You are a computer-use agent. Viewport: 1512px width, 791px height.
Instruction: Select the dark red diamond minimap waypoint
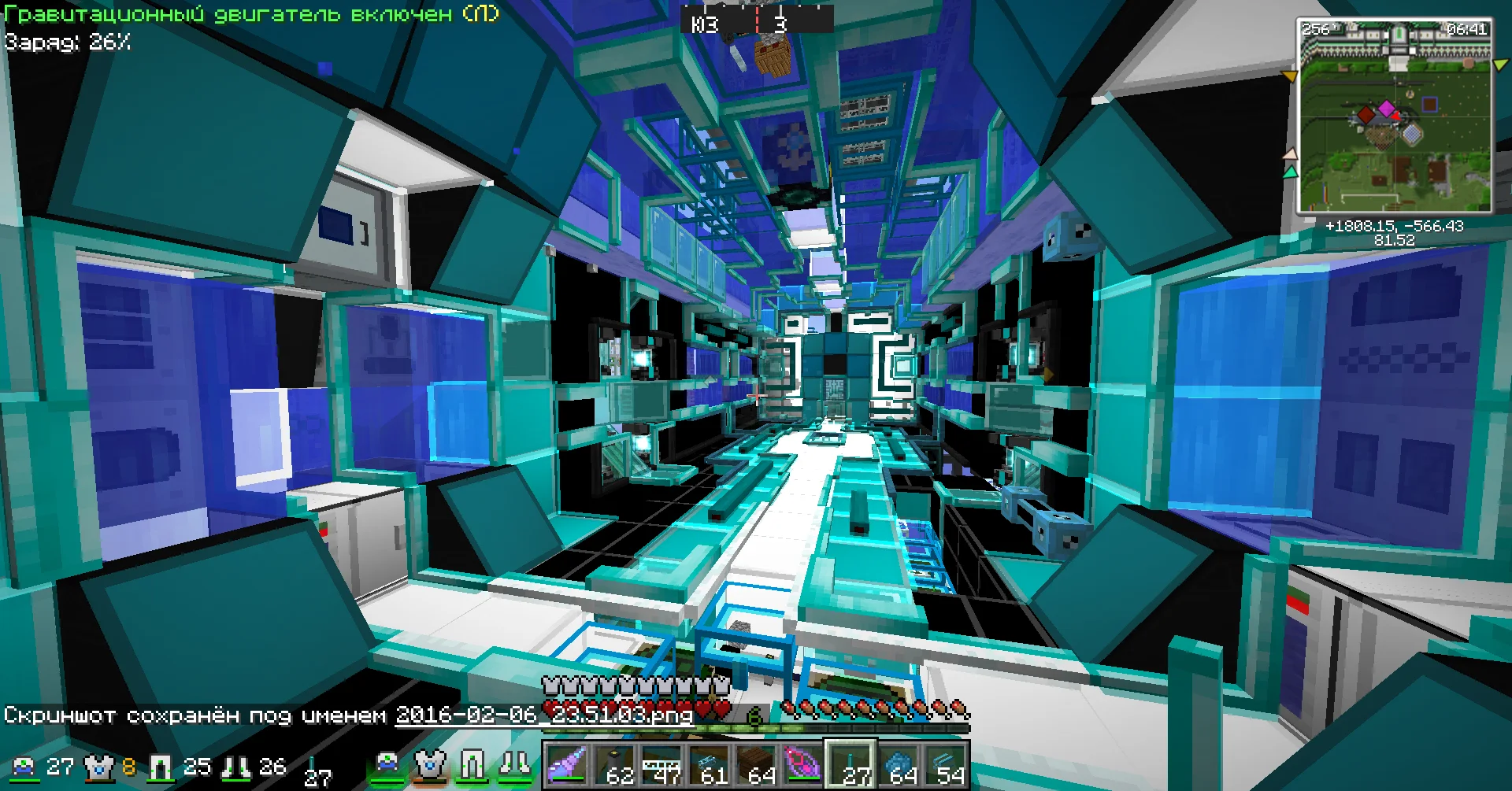(1367, 116)
